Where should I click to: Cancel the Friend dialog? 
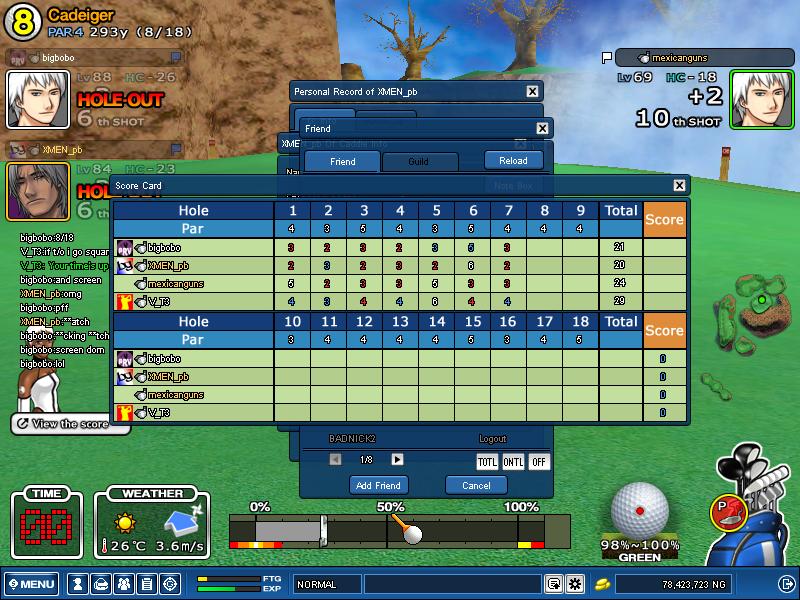476,485
